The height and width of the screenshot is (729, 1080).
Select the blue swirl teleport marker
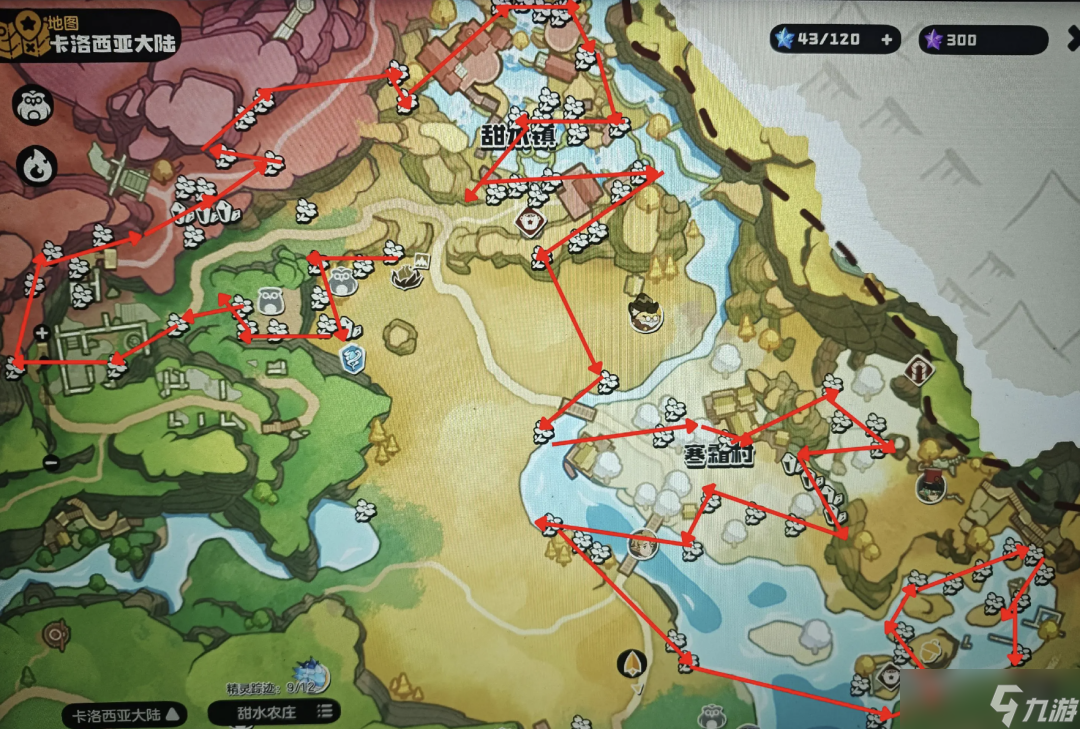click(x=352, y=359)
